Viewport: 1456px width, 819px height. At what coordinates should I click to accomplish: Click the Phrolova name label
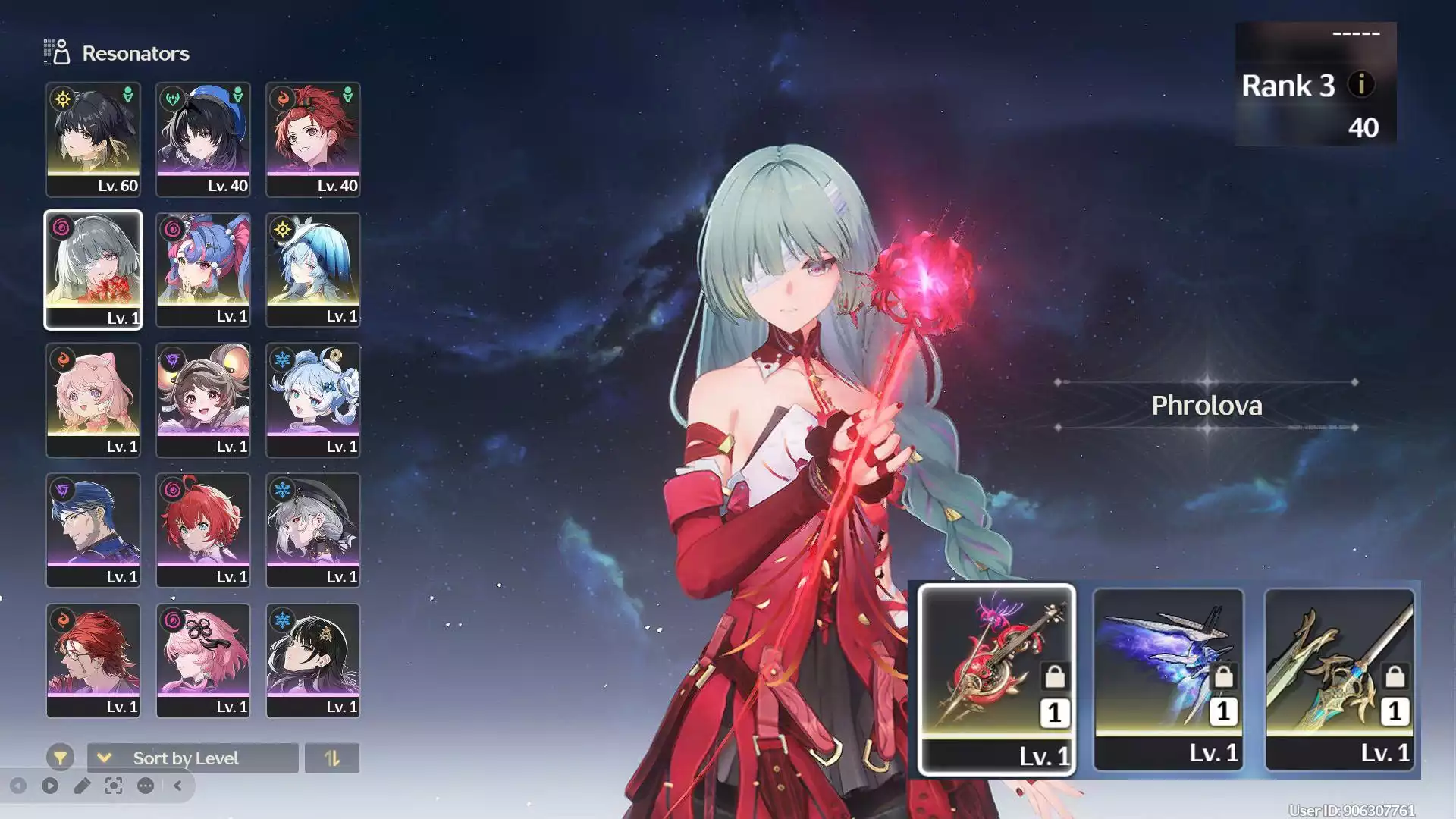coord(1205,406)
